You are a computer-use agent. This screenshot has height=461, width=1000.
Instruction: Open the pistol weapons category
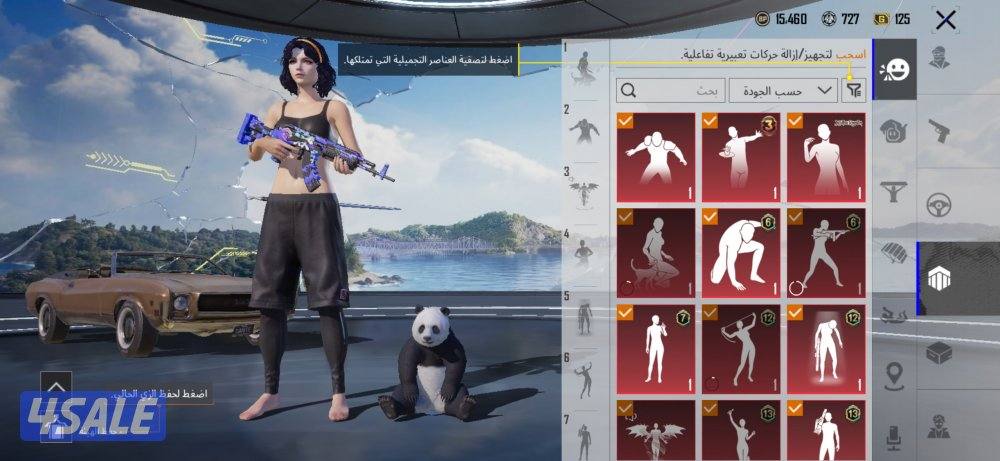tap(938, 130)
